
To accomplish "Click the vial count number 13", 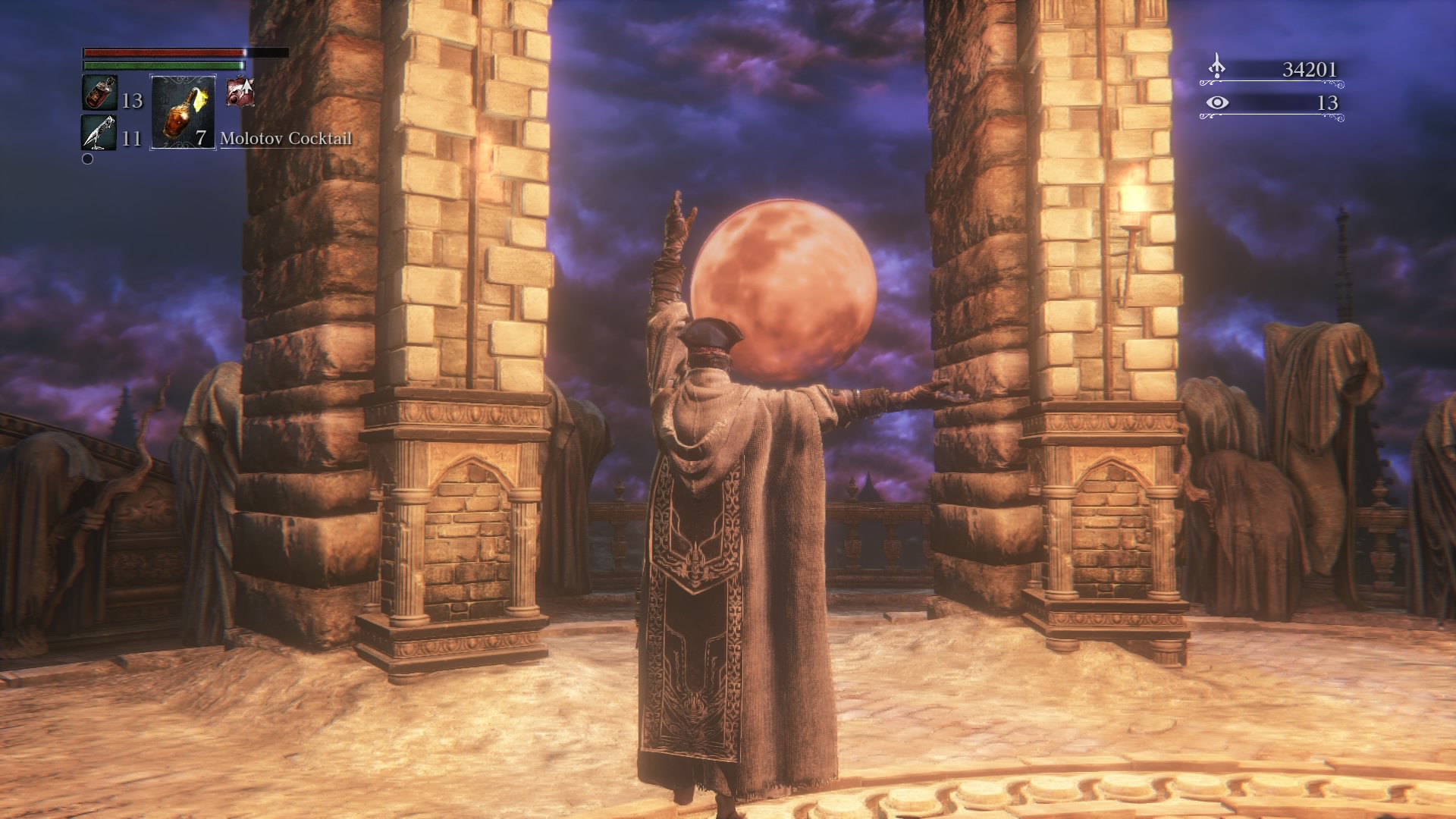I will click(133, 101).
